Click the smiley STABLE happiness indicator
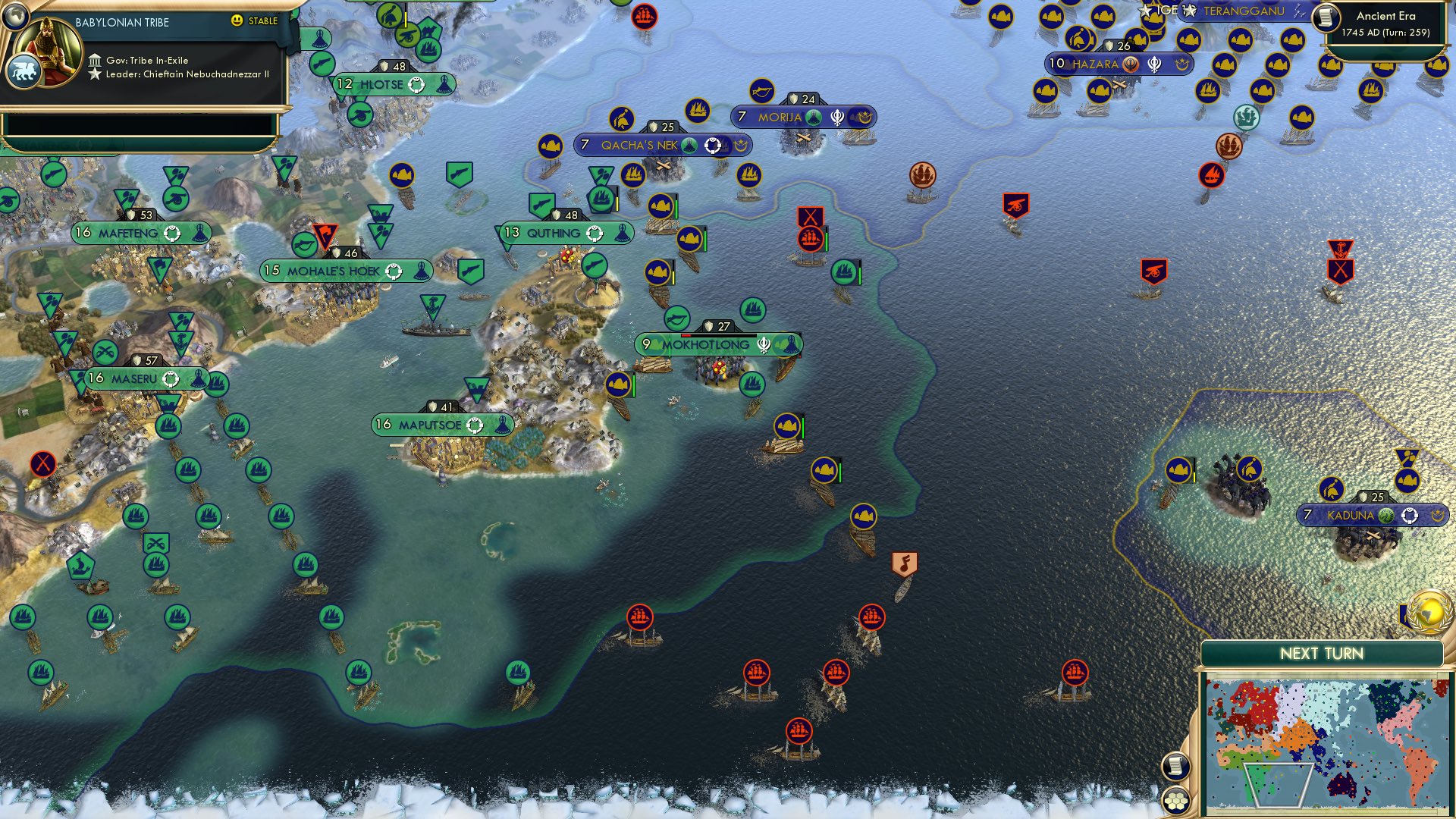Viewport: 1456px width, 819px height. tap(237, 21)
